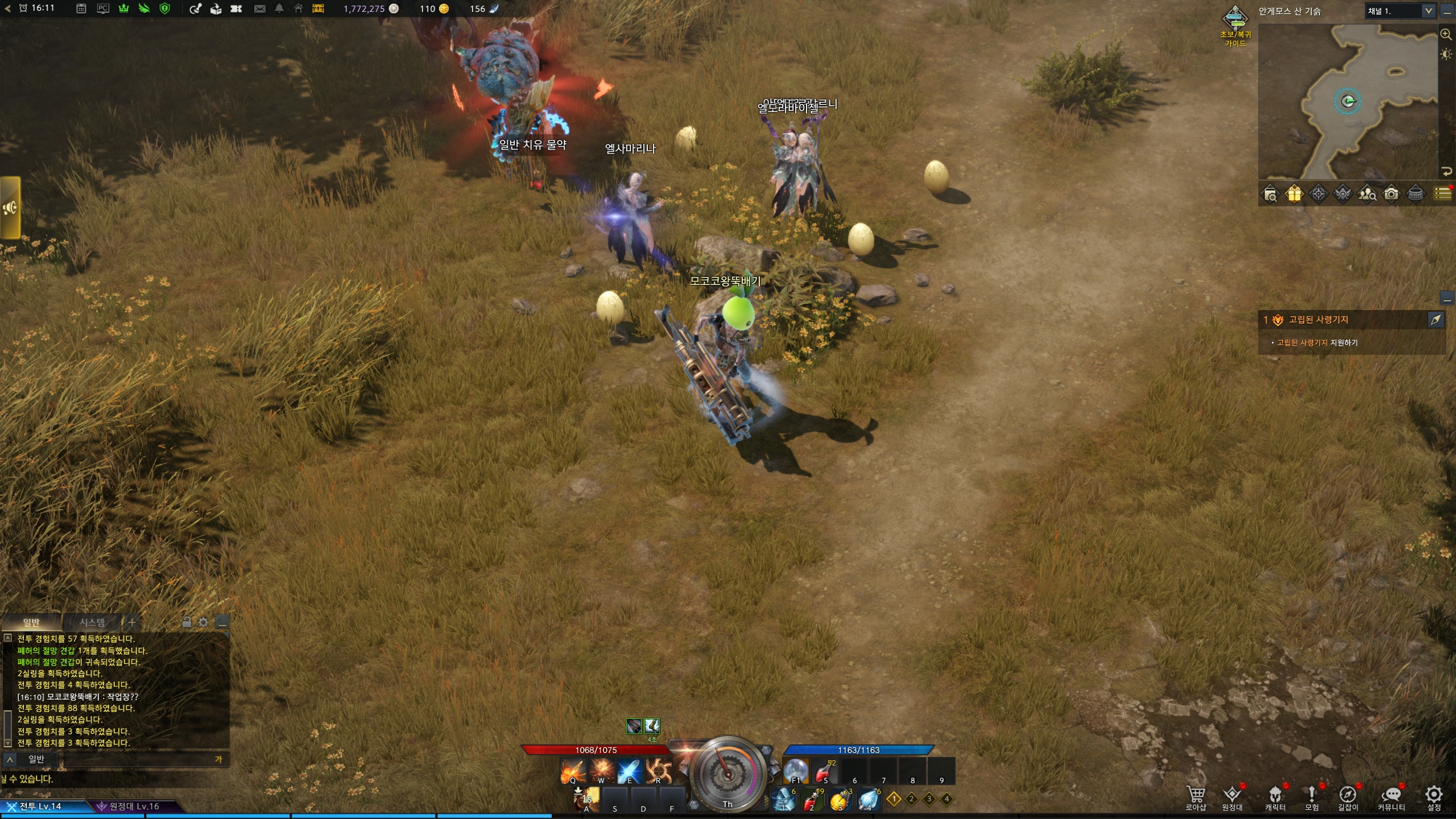Activate the E blue bullet skill

629,772
